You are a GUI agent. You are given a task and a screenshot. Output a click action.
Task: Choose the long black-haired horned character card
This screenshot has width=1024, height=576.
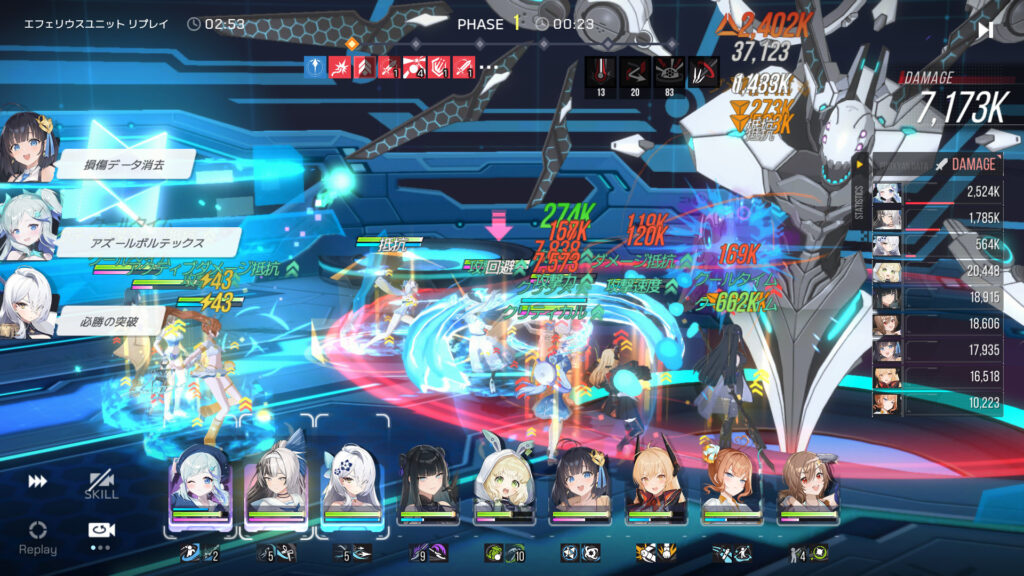428,486
